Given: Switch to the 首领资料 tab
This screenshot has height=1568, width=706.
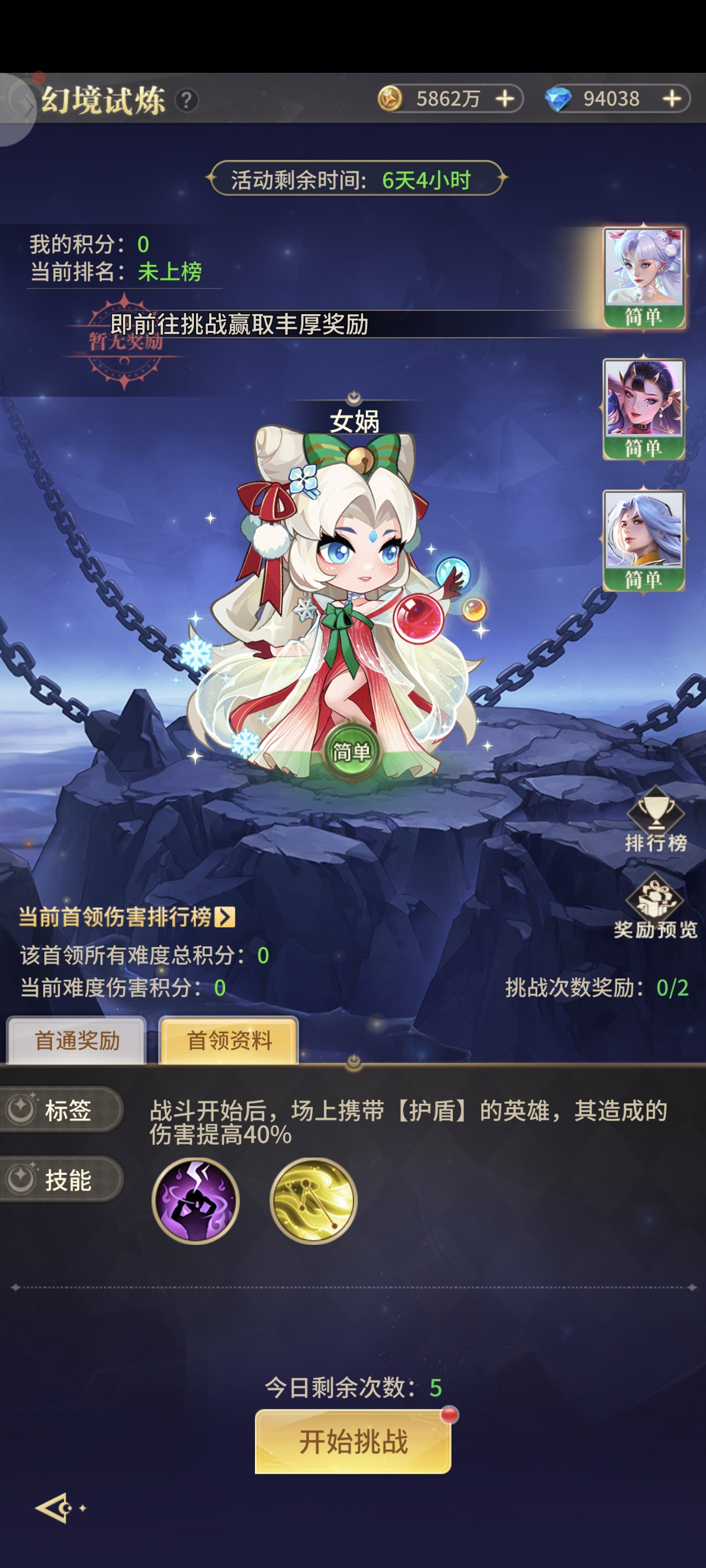Looking at the screenshot, I should (229, 1040).
